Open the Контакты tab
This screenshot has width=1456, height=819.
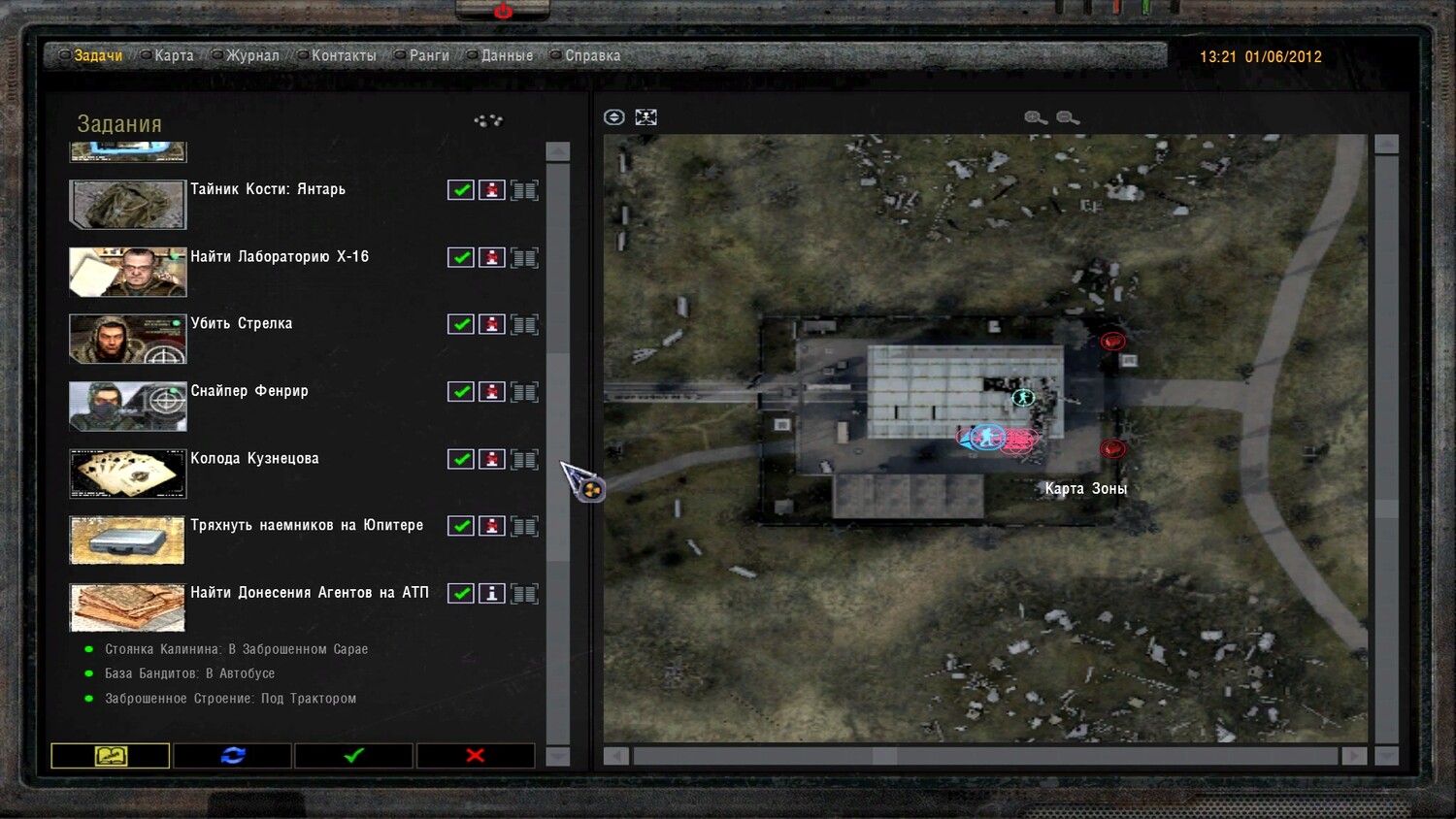click(x=343, y=56)
